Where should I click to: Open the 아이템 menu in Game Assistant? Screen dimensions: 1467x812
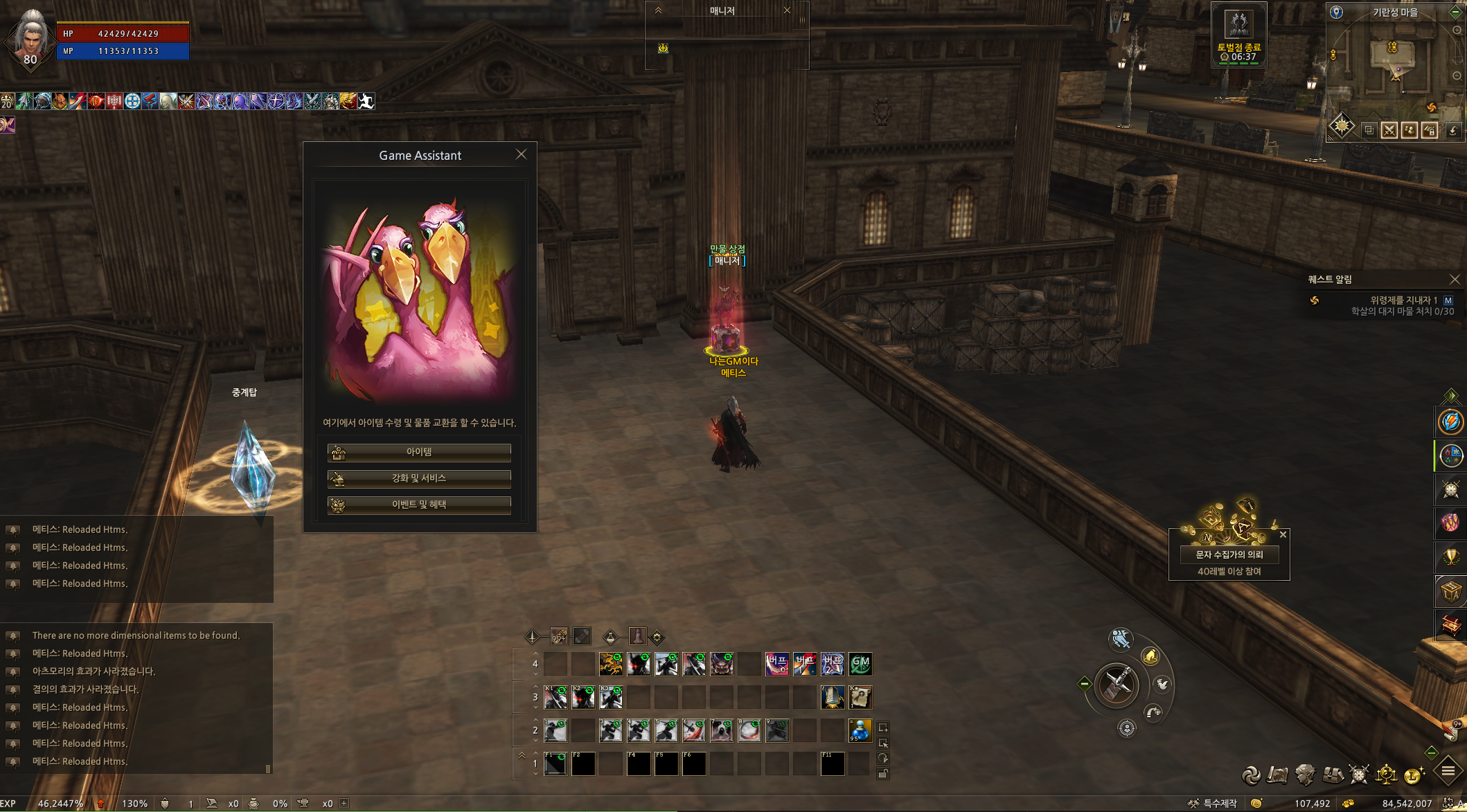419,453
